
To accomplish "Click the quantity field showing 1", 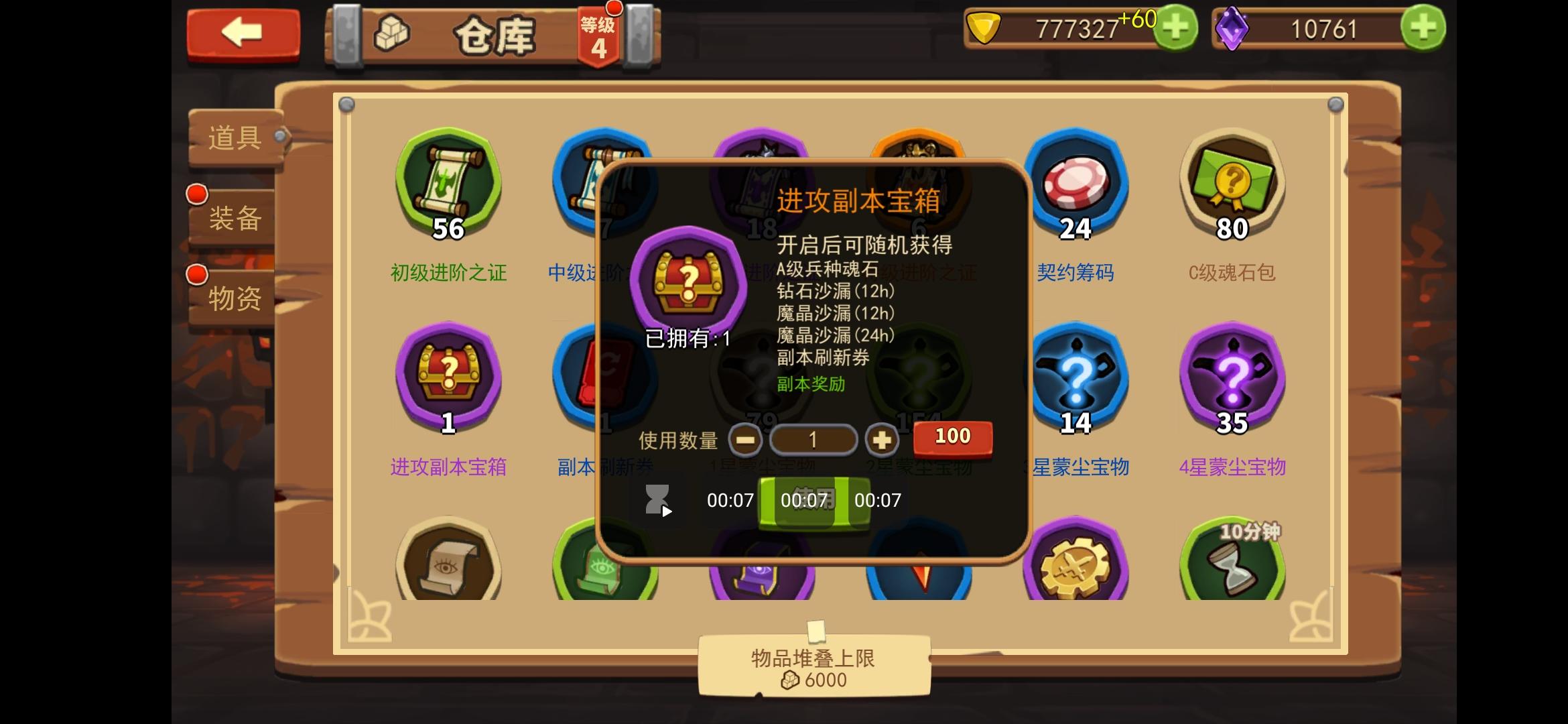I will (813, 439).
